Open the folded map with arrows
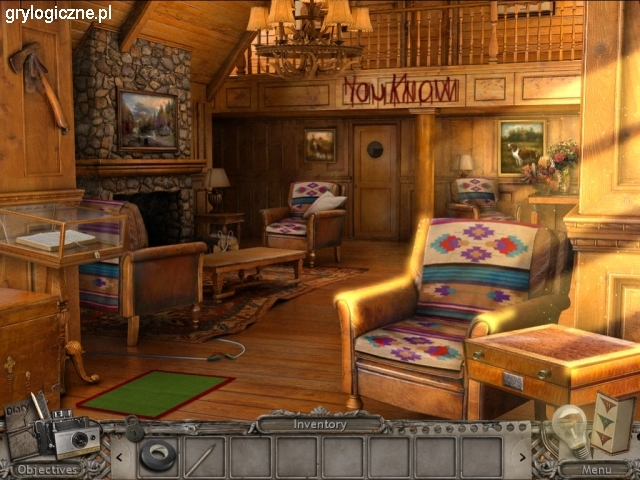Image resolution: width=640 pixels, height=480 pixels. 611,425
